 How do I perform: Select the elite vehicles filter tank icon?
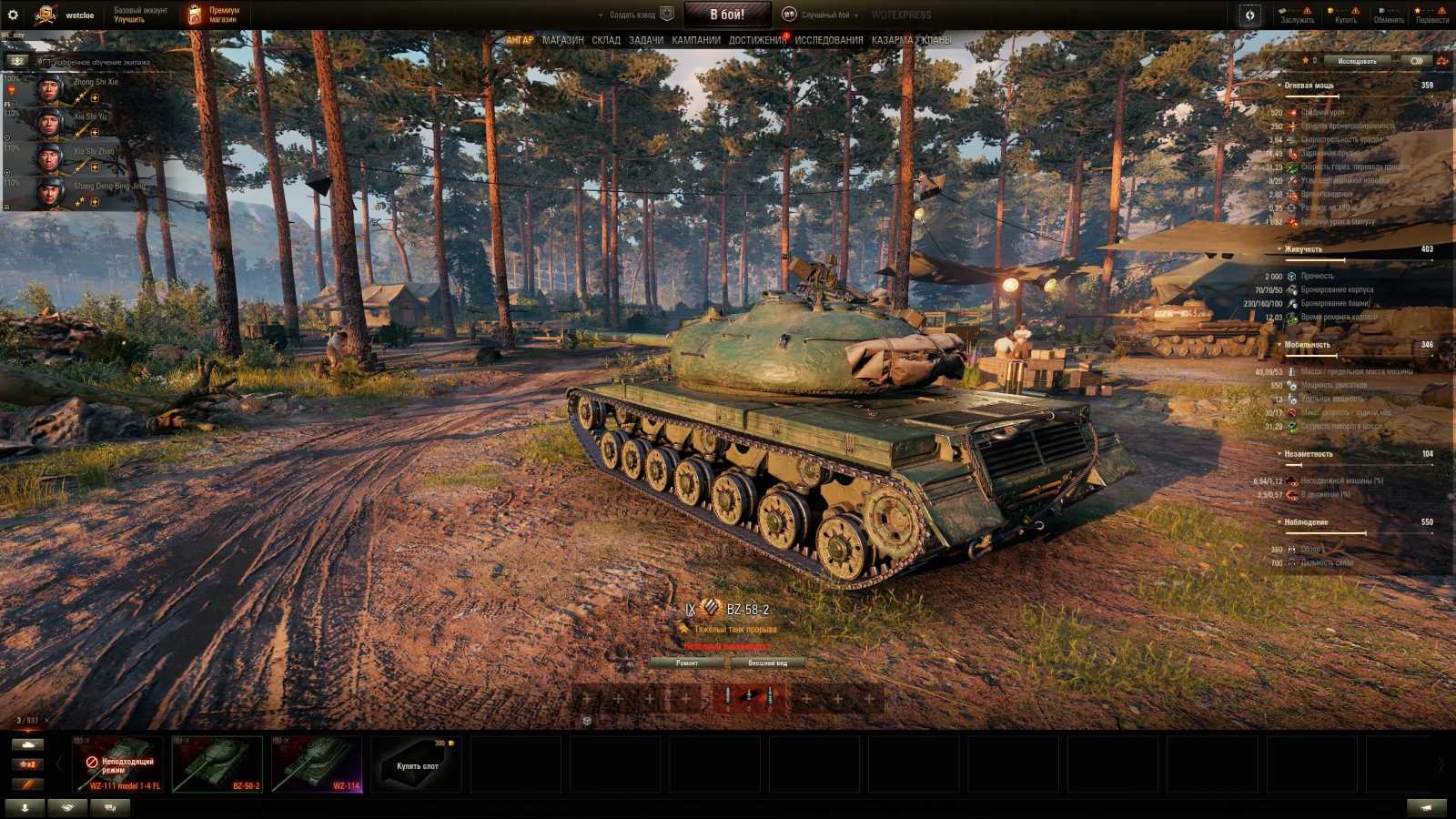pyautogui.click(x=27, y=744)
